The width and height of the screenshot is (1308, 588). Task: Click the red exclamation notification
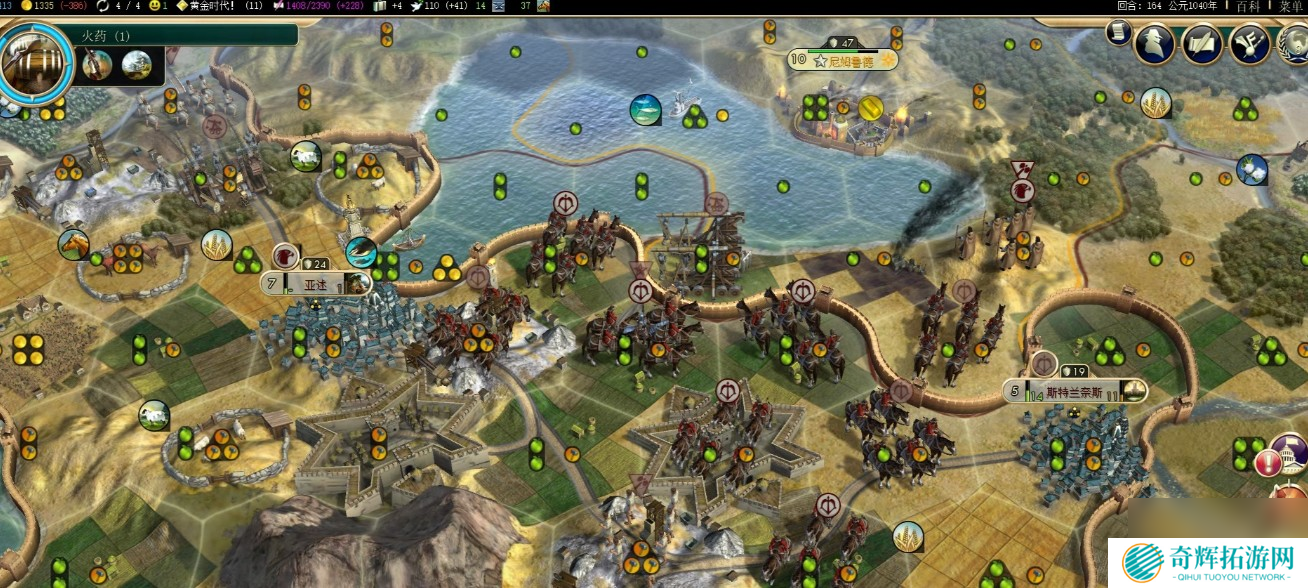pyautogui.click(x=1267, y=463)
